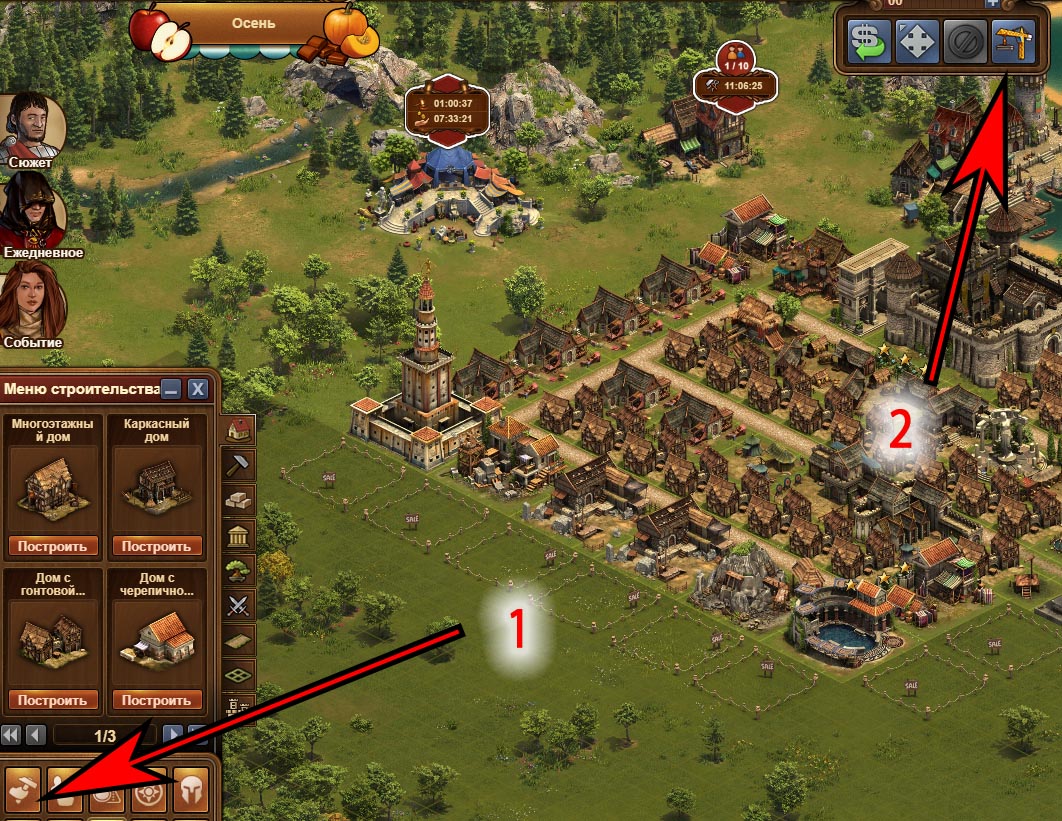This screenshot has width=1062, height=821.
Task: Activate the move building arrows tool
Action: (x=917, y=42)
